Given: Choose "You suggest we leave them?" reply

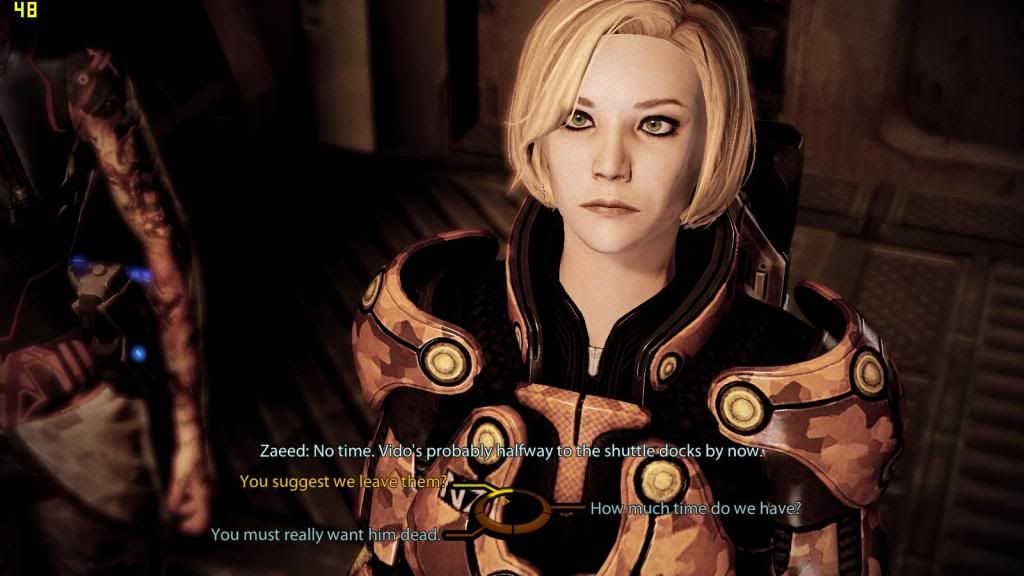Looking at the screenshot, I should click(344, 482).
